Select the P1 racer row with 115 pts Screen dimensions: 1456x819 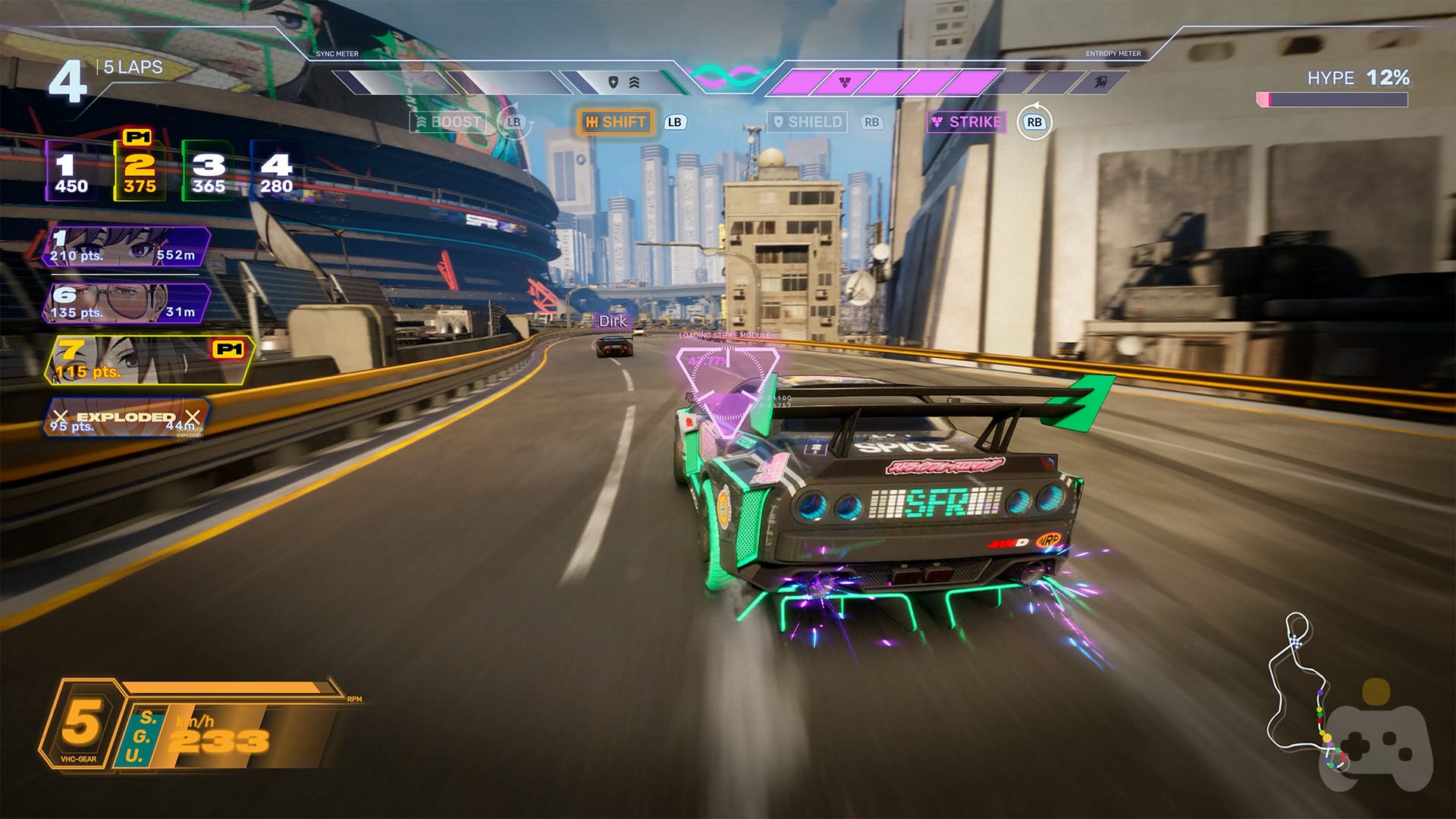click(x=148, y=359)
